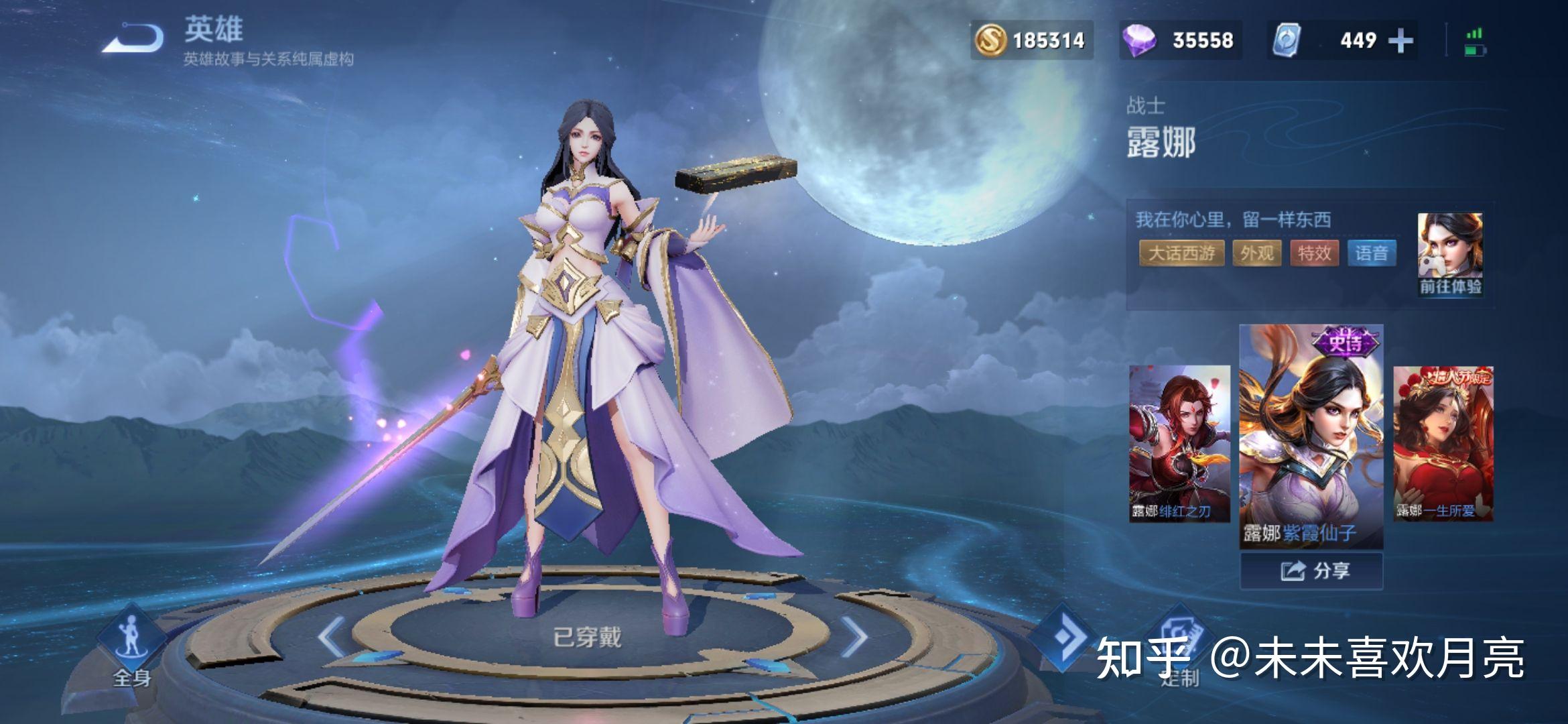Screen dimensions: 1568x724
Task: Choose the 紫霞仙子 skin card
Action: pyautogui.click(x=1311, y=436)
